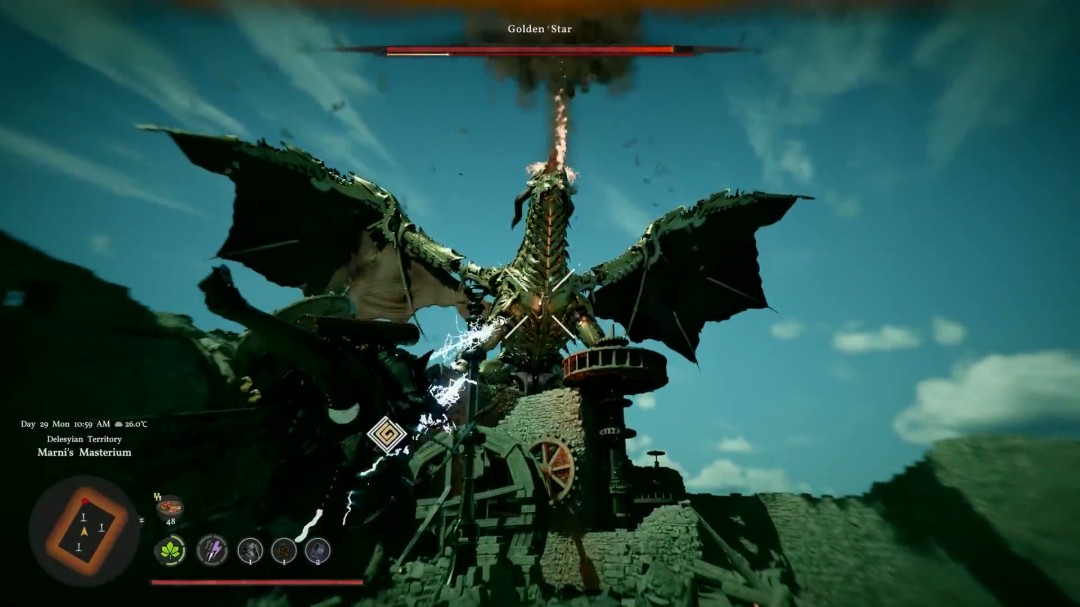Open the circular minimap
The width and height of the screenshot is (1080, 607).
[x=84, y=530]
